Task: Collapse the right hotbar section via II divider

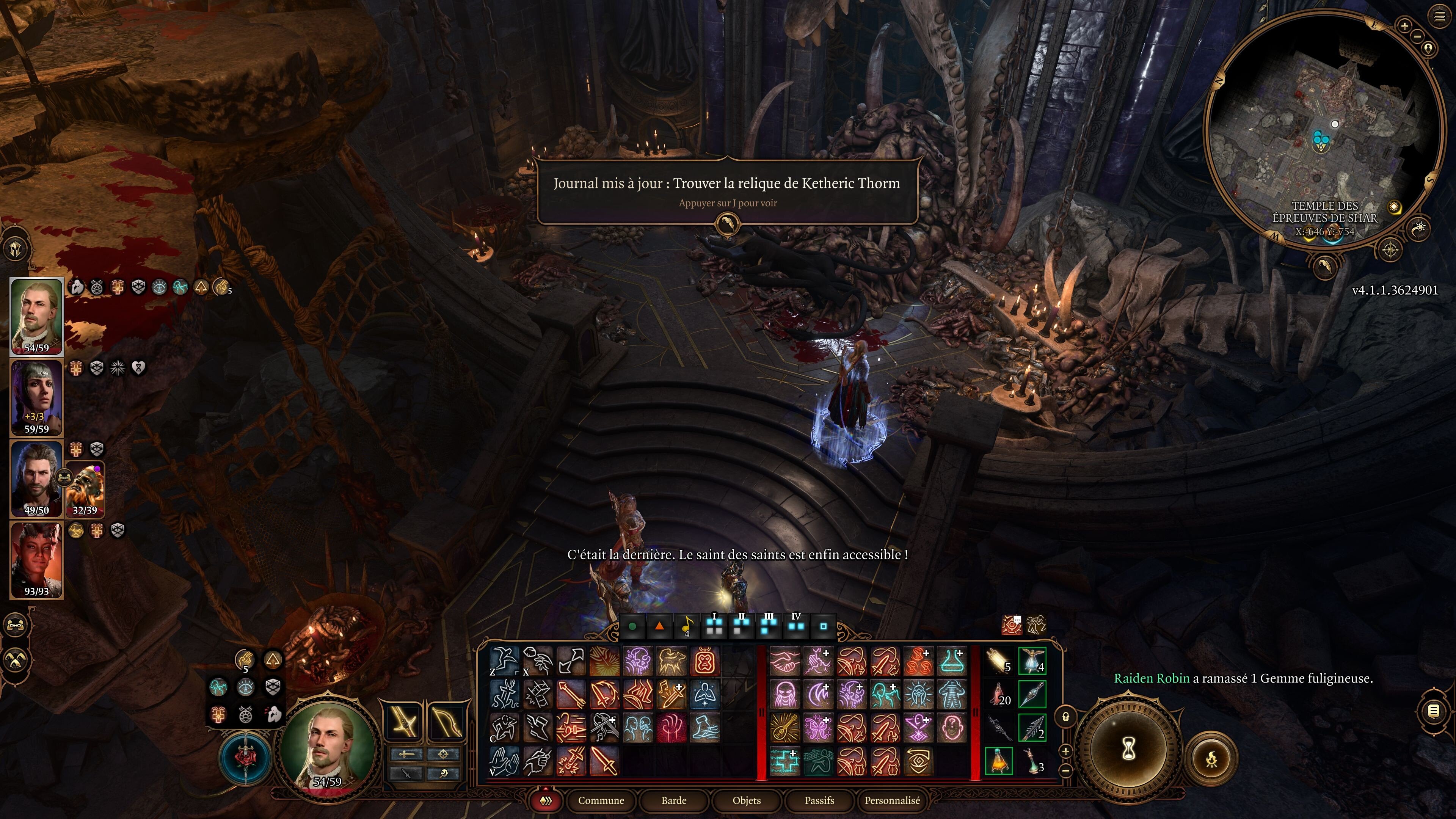Action: [976, 713]
